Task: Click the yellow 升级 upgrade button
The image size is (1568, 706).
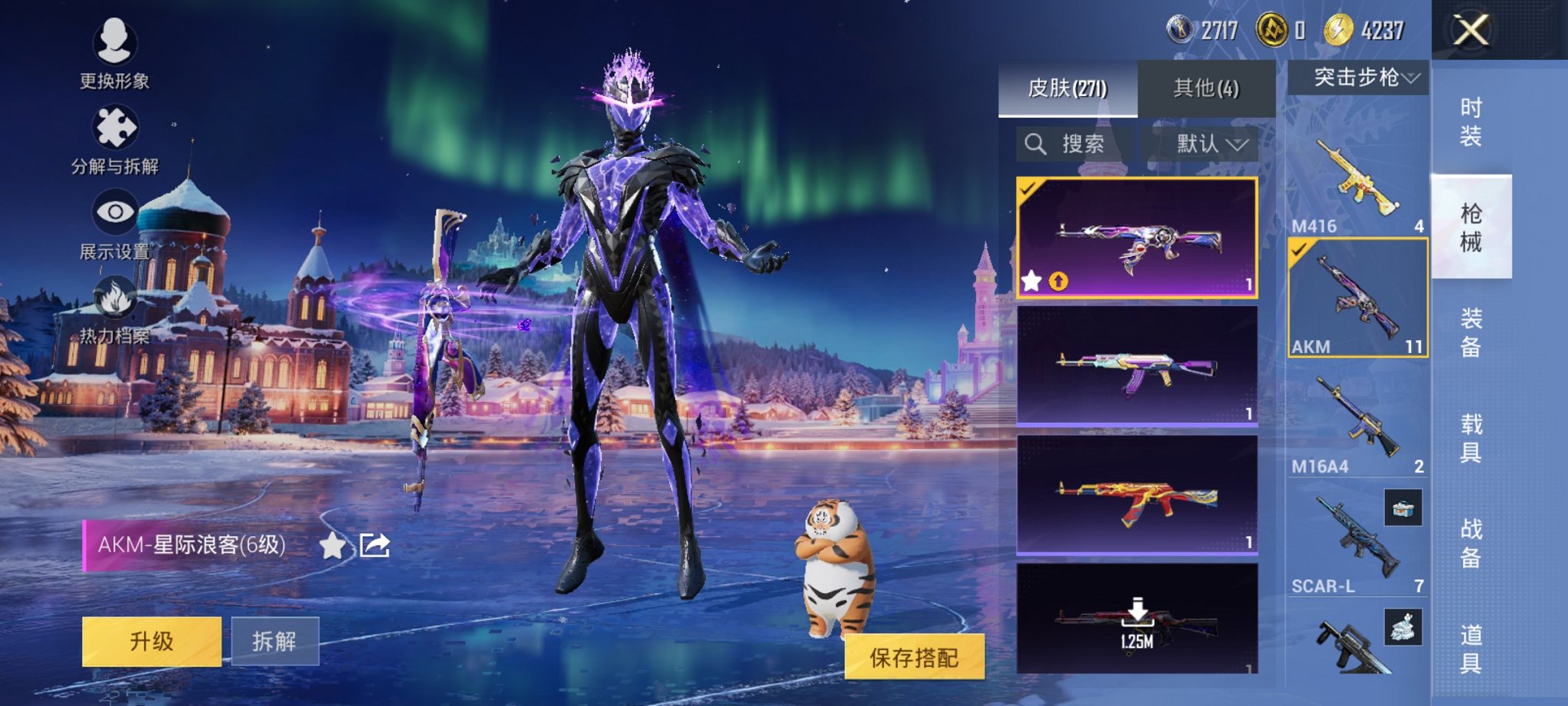Action: click(x=151, y=641)
